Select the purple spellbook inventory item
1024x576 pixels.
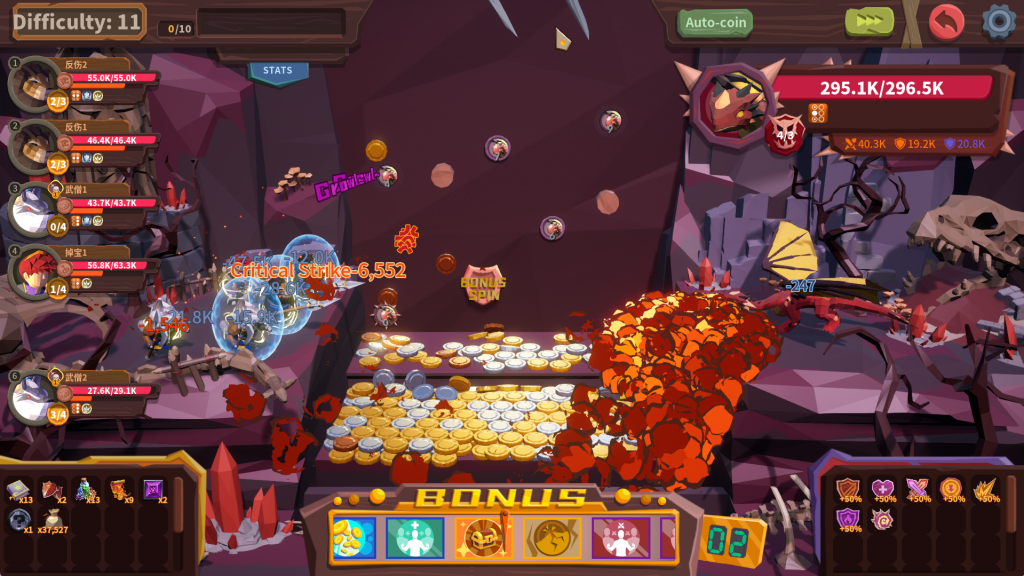18,489
